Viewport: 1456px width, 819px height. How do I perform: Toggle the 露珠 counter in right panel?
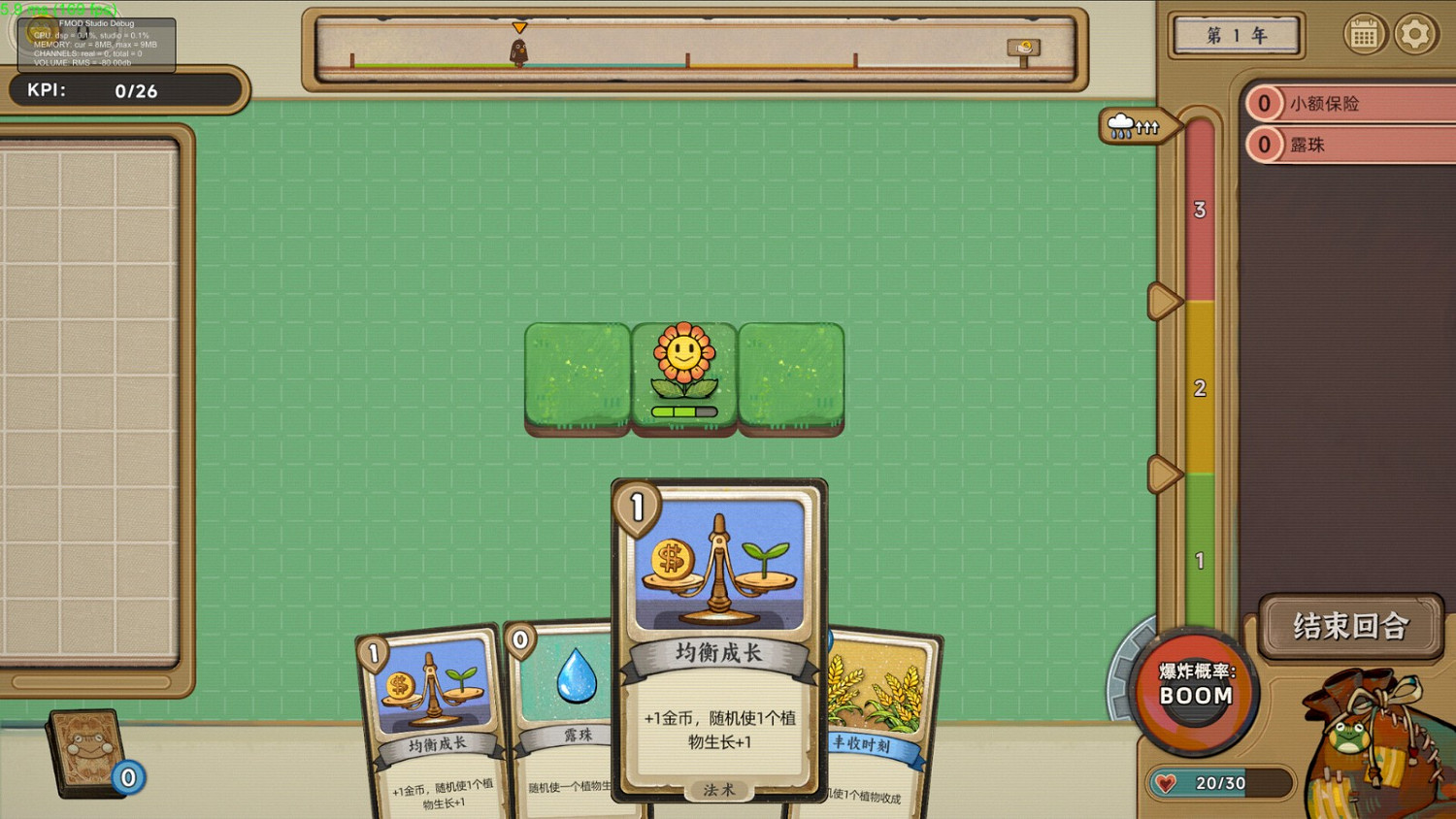coord(1266,144)
